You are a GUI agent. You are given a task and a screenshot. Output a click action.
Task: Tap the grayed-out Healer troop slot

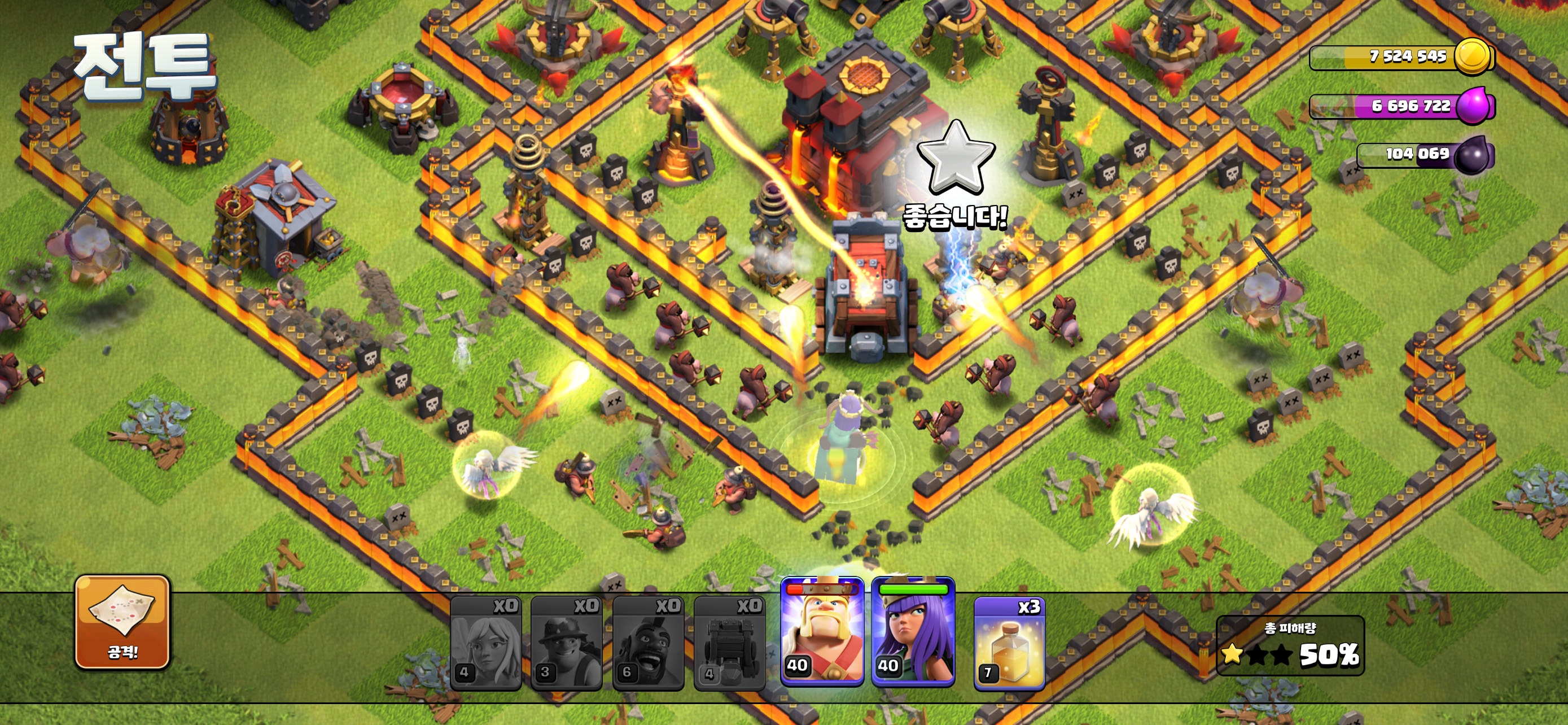(x=487, y=647)
